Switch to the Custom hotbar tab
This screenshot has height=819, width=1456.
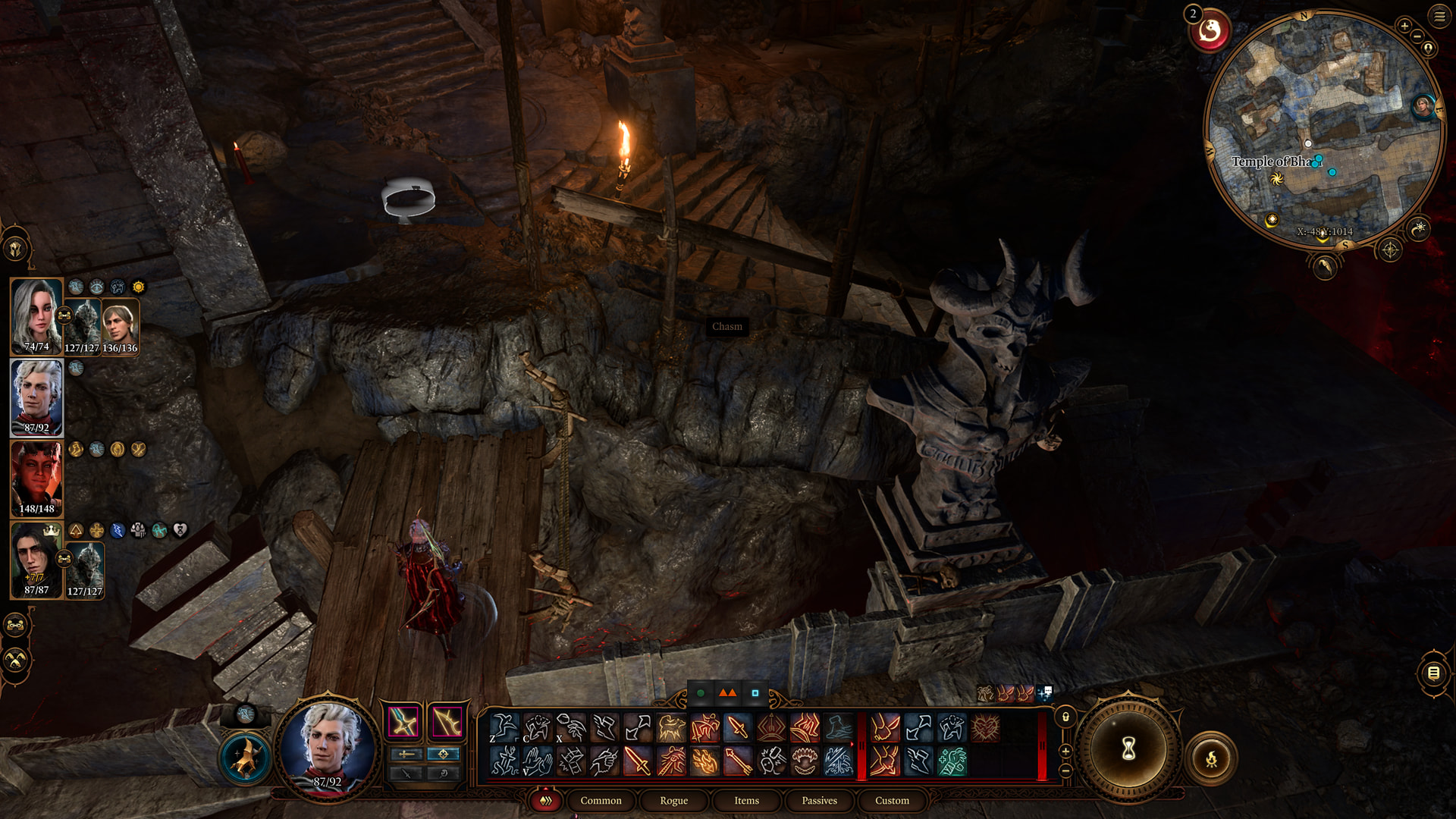click(x=892, y=801)
